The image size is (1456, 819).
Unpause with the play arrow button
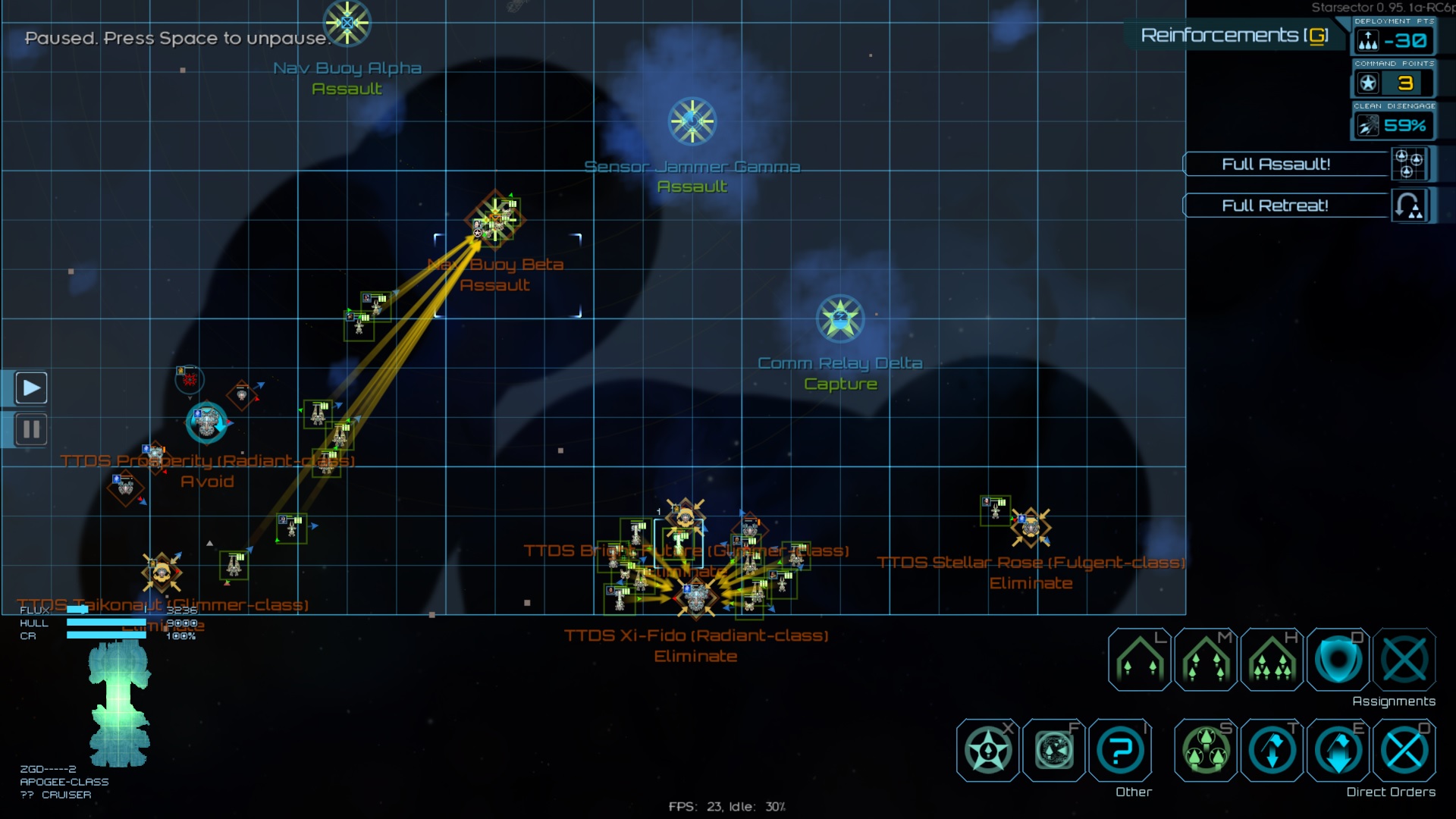(x=31, y=388)
